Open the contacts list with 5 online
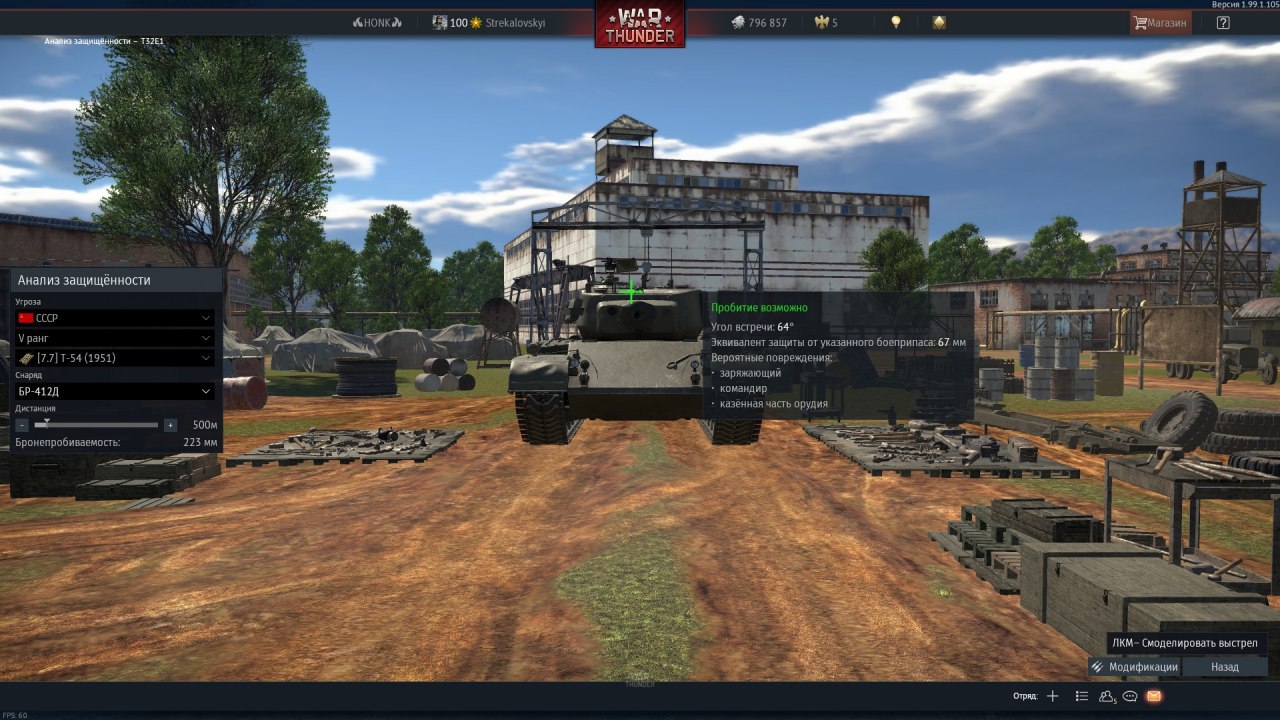1280x720 pixels. coord(1107,696)
